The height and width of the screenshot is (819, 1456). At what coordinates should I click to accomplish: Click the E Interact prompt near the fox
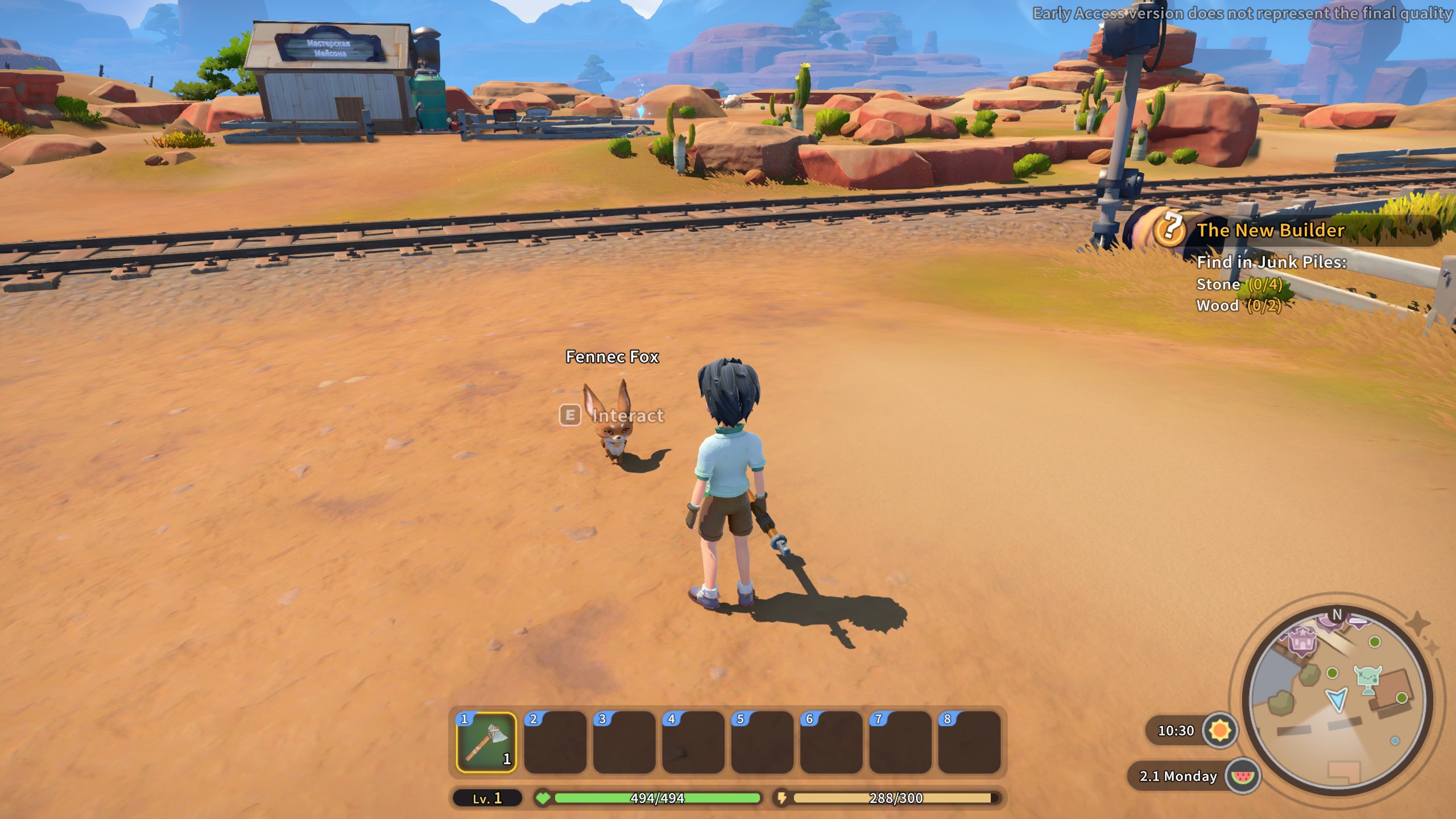click(611, 416)
